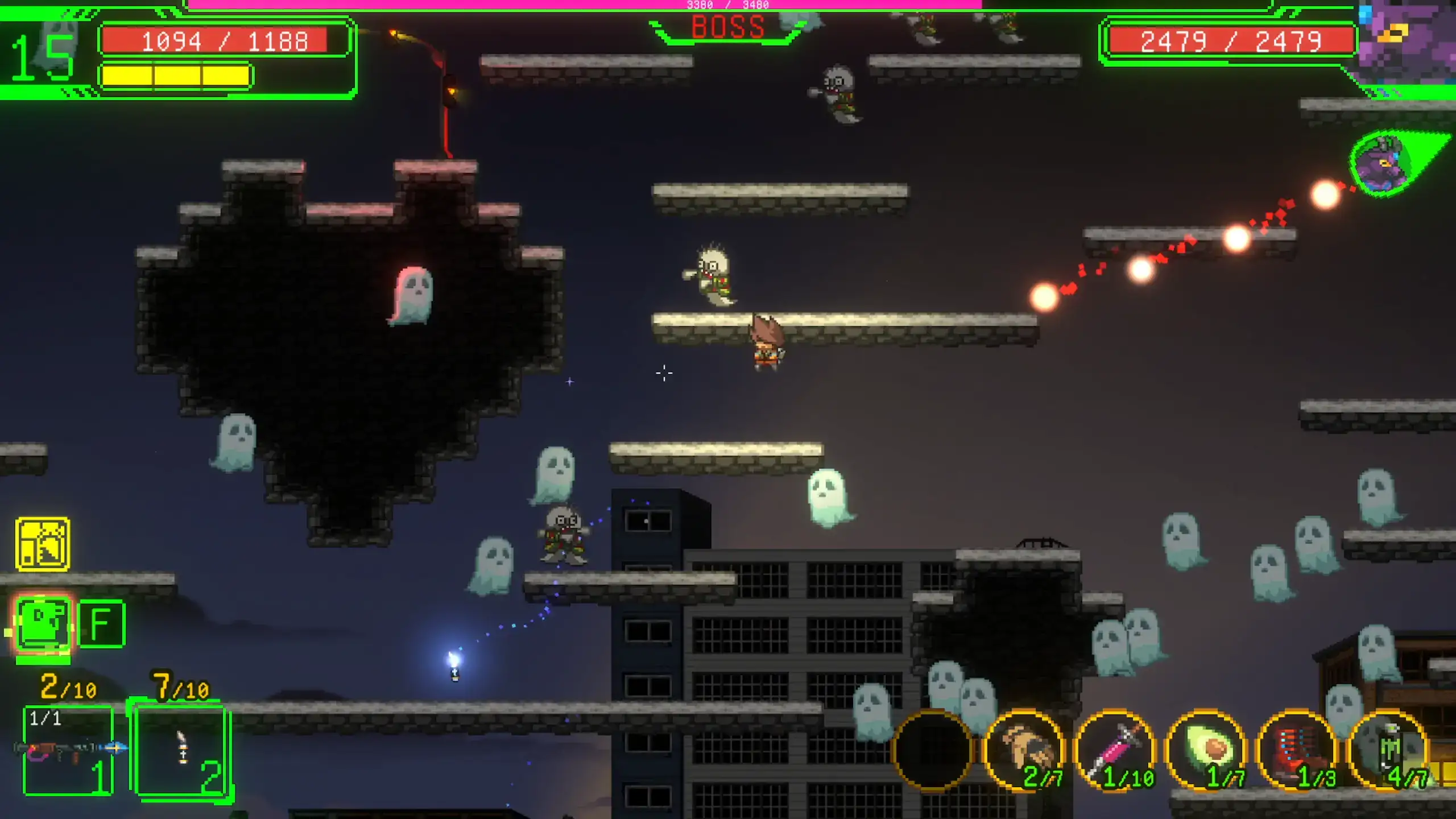
Task: Switch to the candle weapon in slot 2
Action: (x=182, y=750)
